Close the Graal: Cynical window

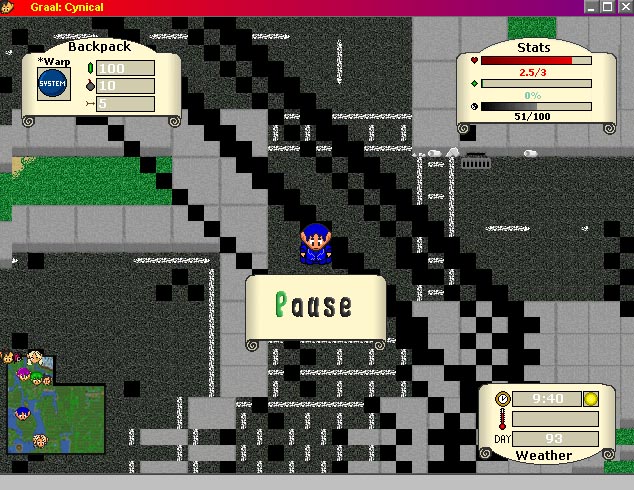click(x=624, y=6)
